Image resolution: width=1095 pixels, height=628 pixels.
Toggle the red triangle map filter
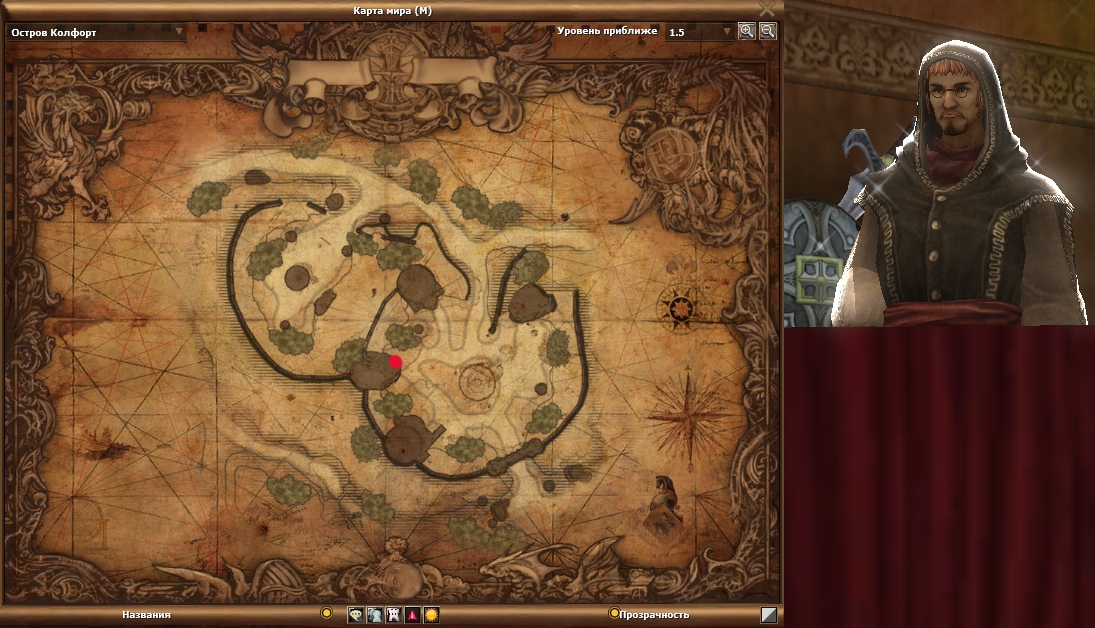(412, 615)
